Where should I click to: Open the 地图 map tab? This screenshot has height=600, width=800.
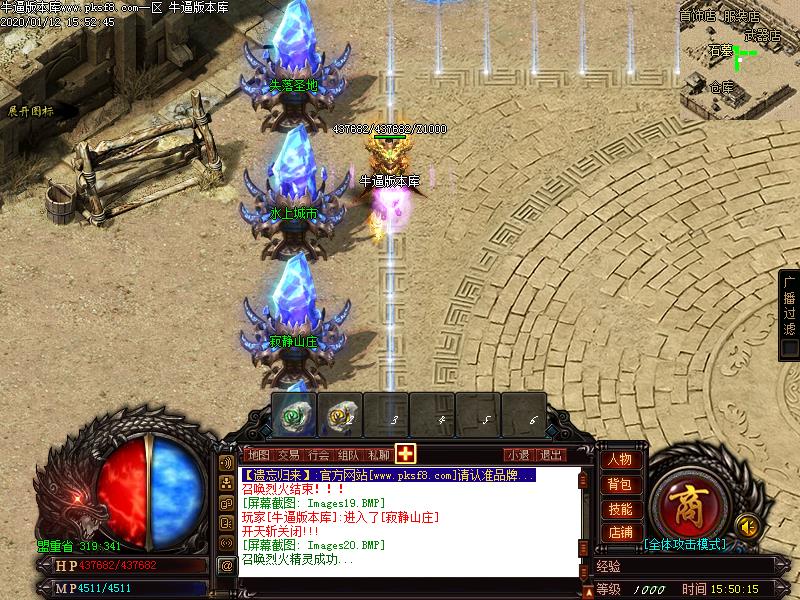pyautogui.click(x=259, y=454)
